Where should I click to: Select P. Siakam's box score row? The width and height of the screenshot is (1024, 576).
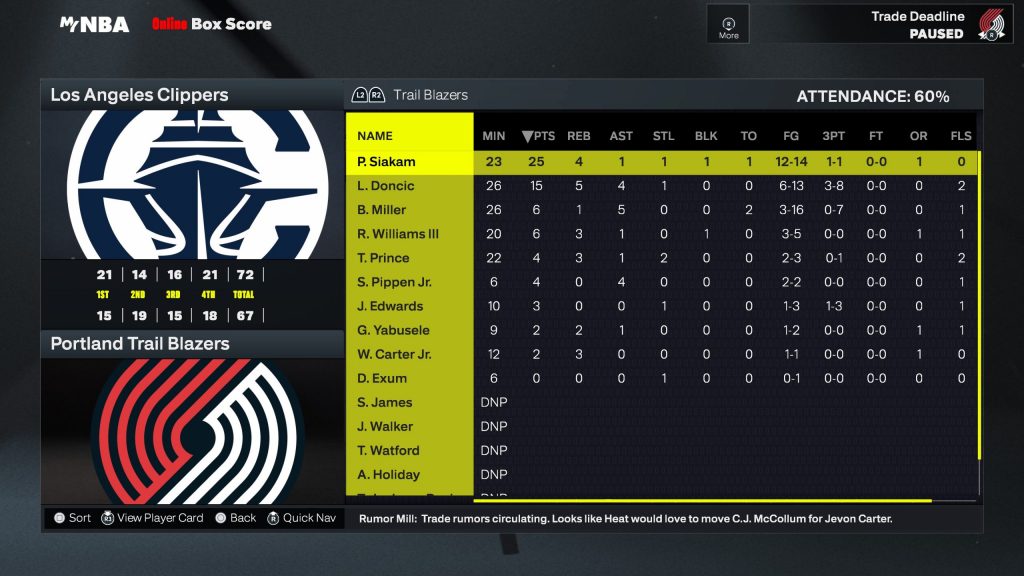point(386,162)
